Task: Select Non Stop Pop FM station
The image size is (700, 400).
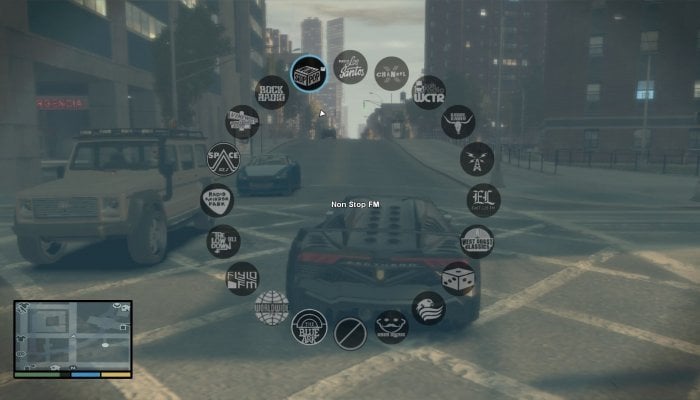Action: coord(308,72)
